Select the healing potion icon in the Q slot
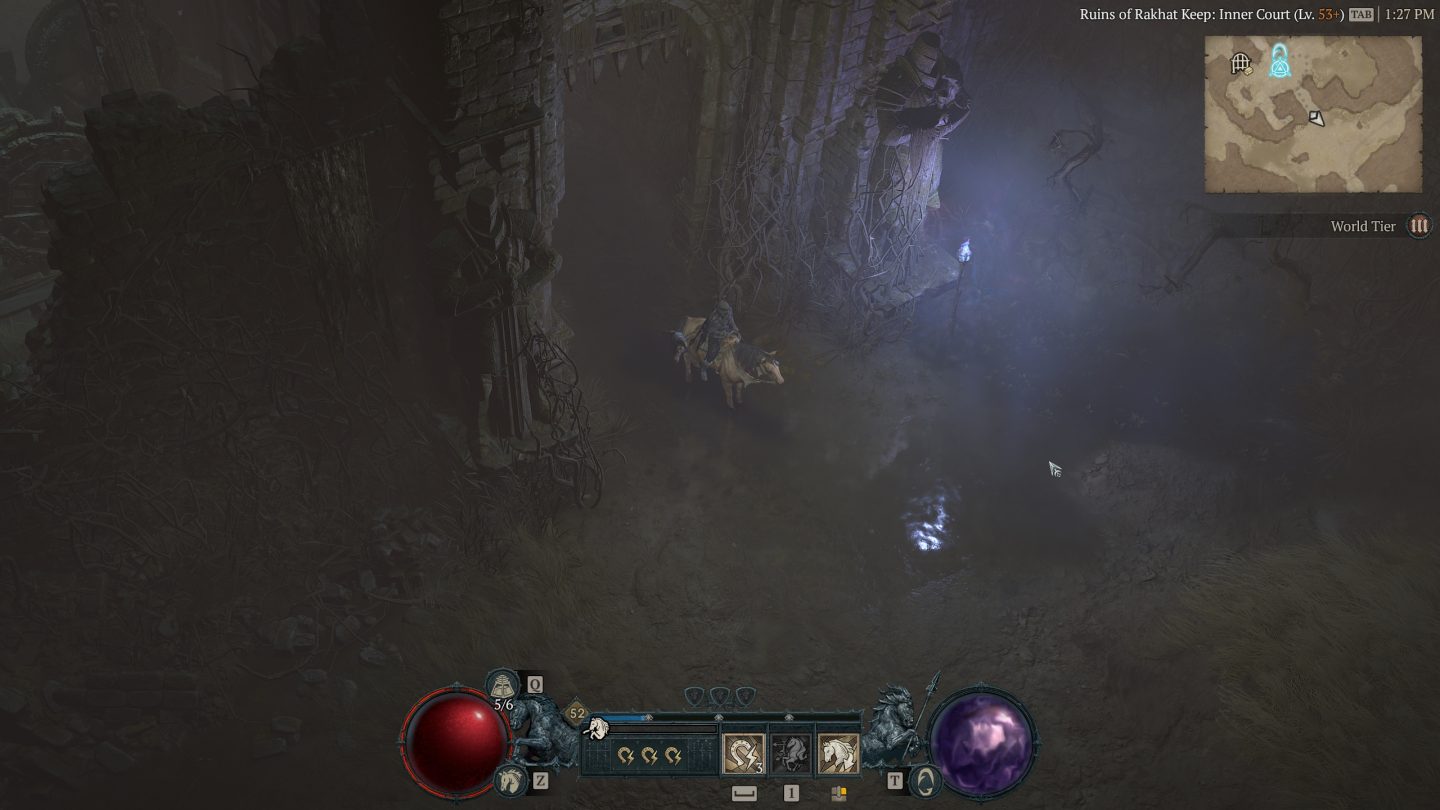 click(x=502, y=685)
